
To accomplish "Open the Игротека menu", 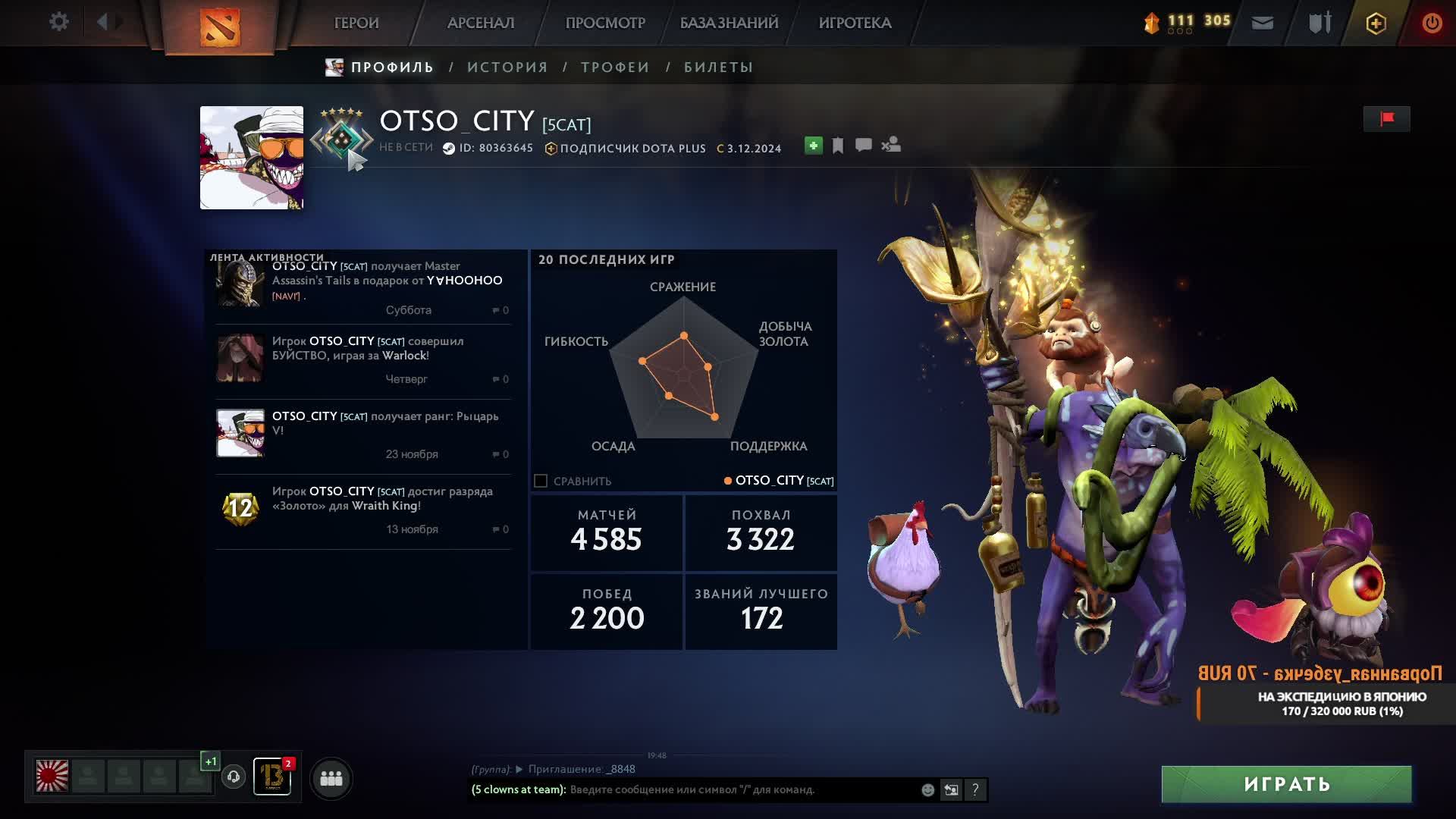I will point(855,23).
